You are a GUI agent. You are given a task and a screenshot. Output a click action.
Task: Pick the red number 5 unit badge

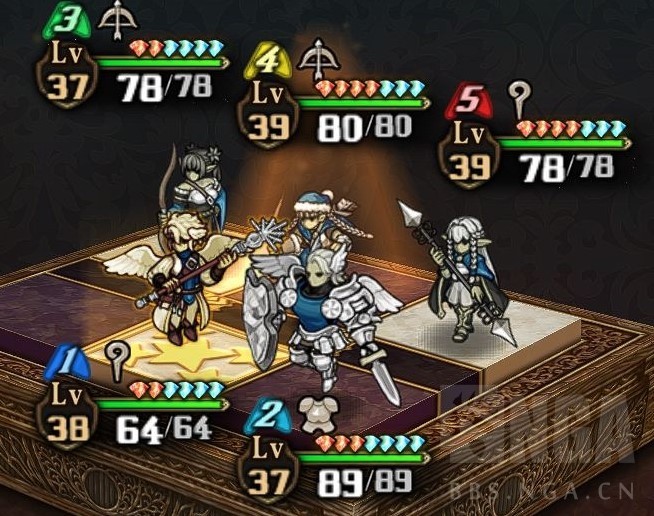click(466, 100)
